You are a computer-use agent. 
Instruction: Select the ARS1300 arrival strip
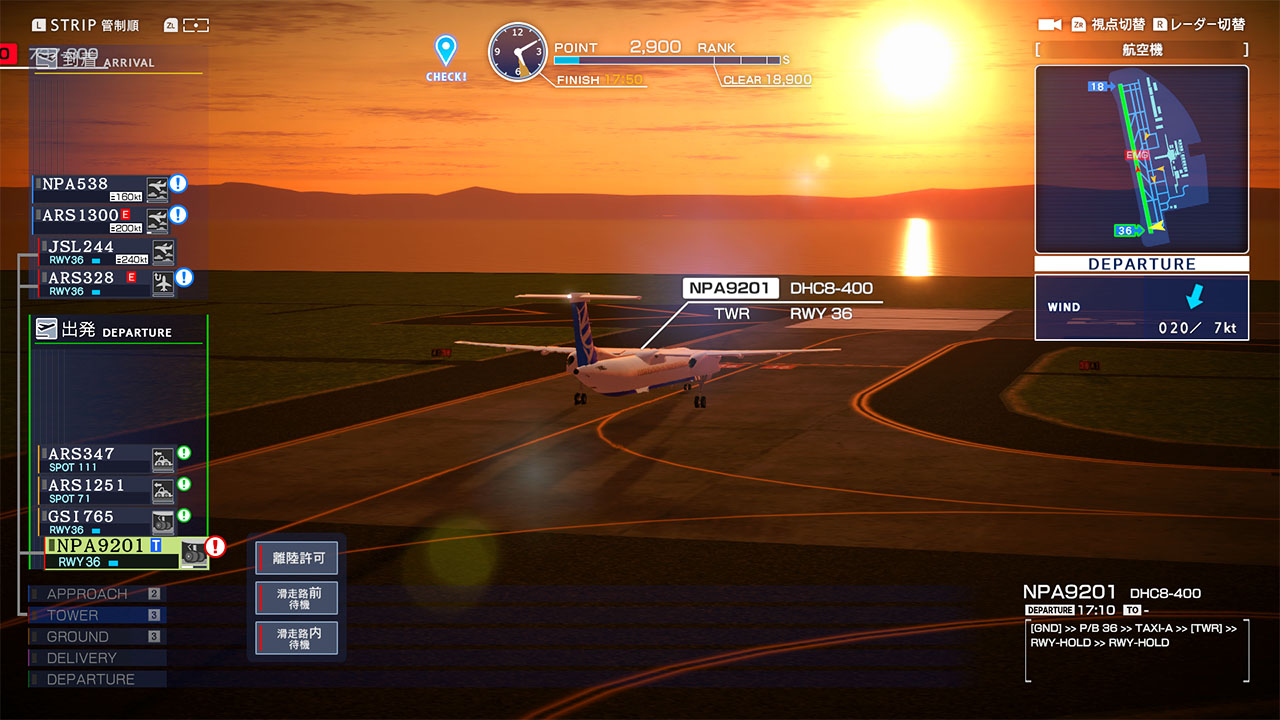[x=92, y=219]
